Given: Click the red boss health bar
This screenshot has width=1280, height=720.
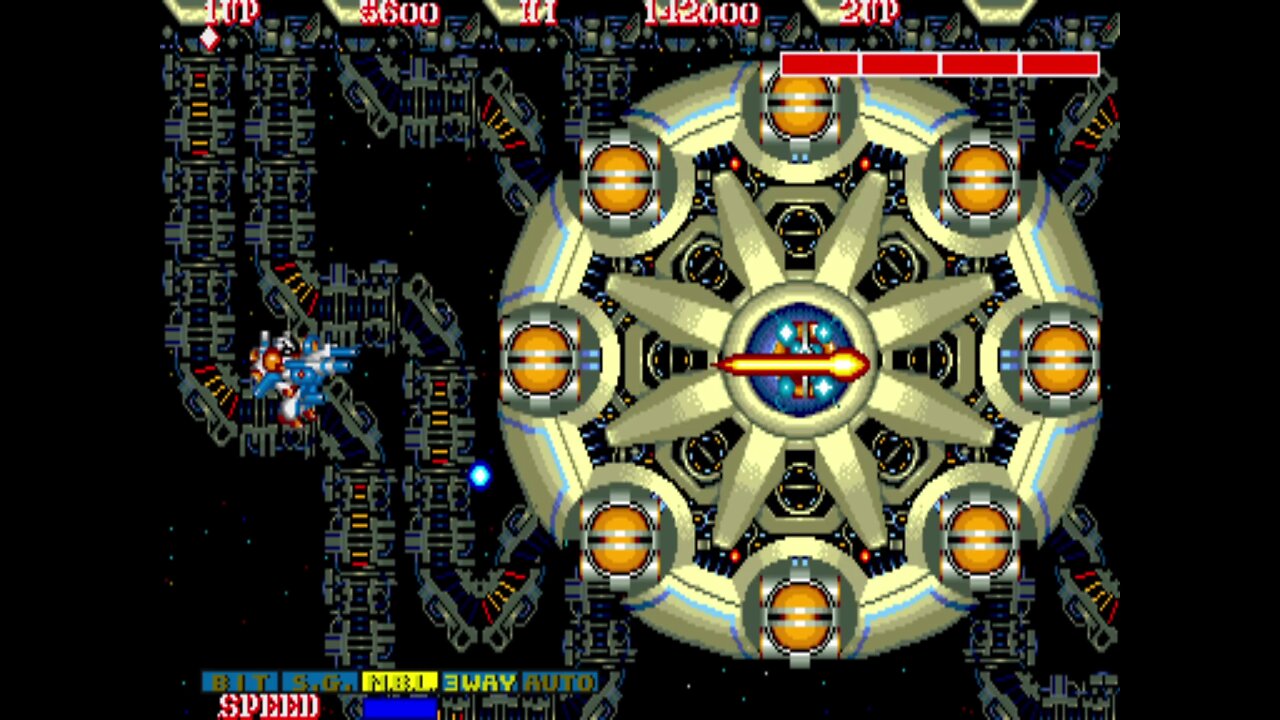Looking at the screenshot, I should (938, 62).
